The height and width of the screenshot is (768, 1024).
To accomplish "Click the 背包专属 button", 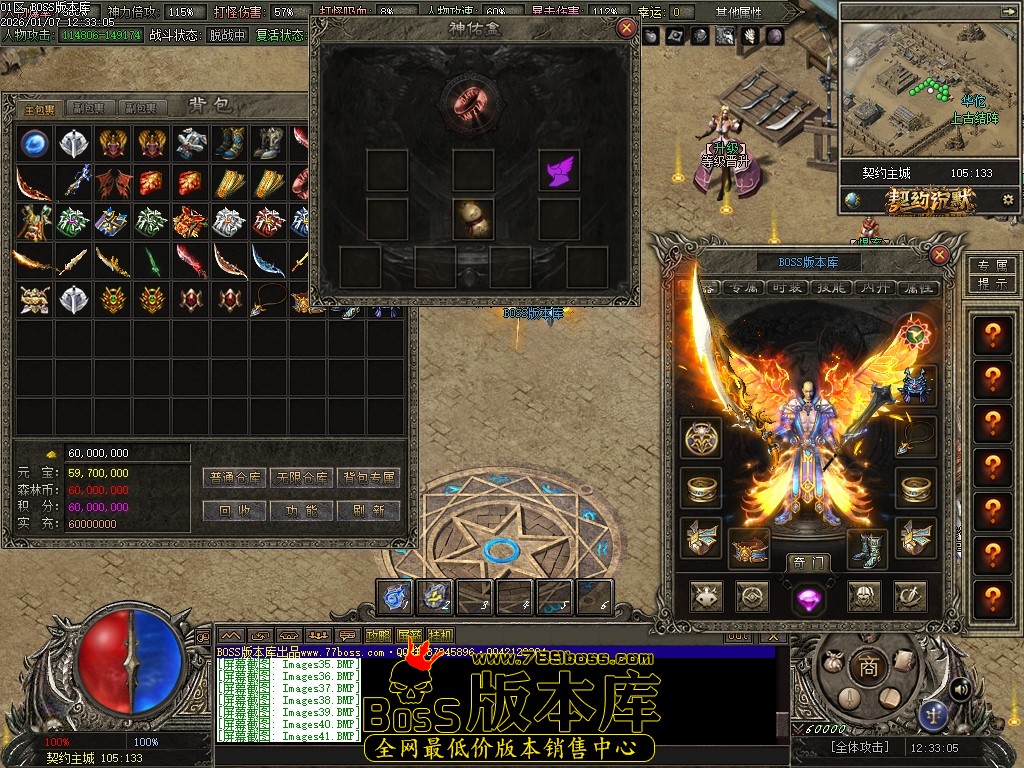I will tap(368, 478).
